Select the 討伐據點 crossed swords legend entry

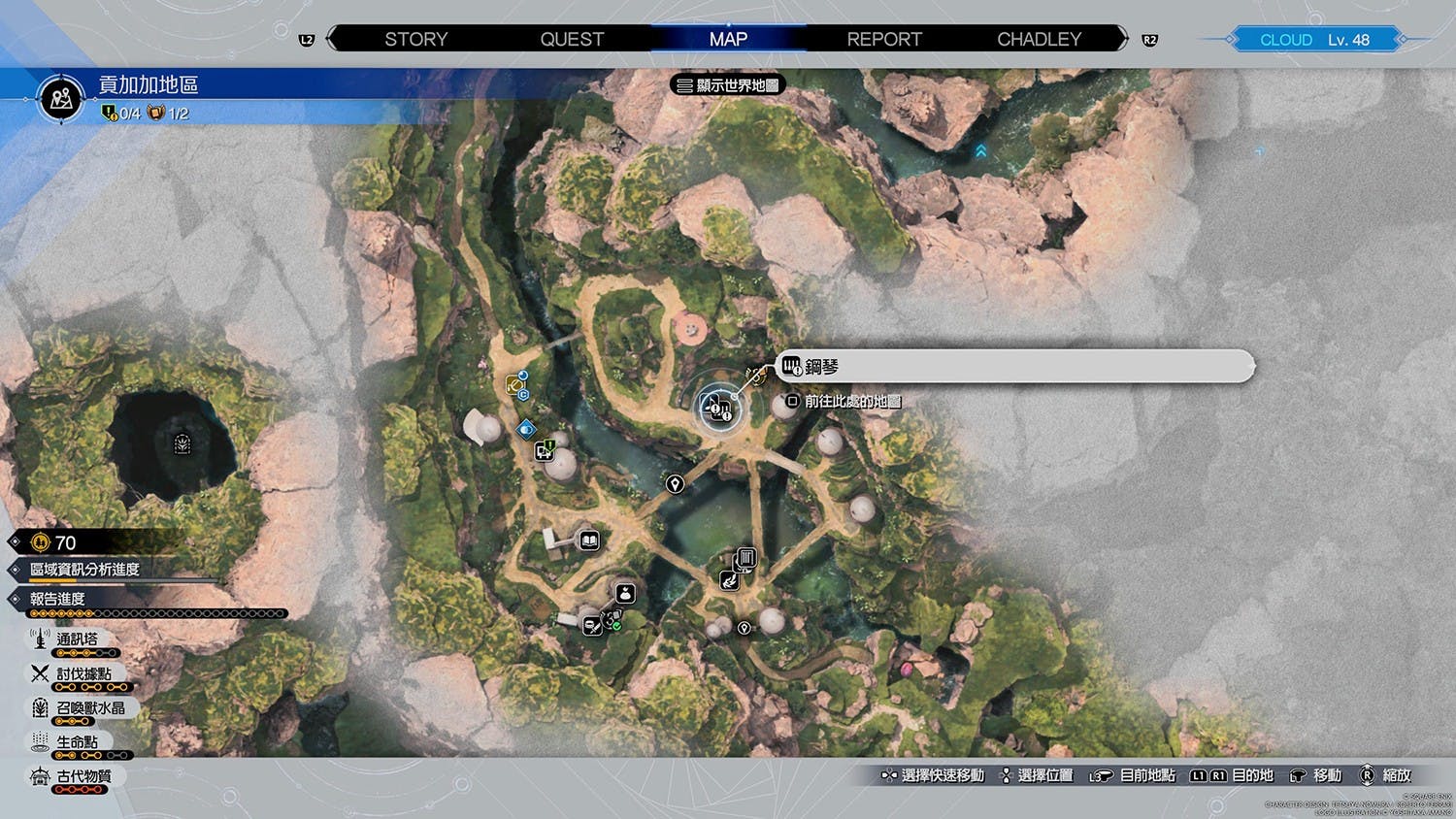point(83,673)
